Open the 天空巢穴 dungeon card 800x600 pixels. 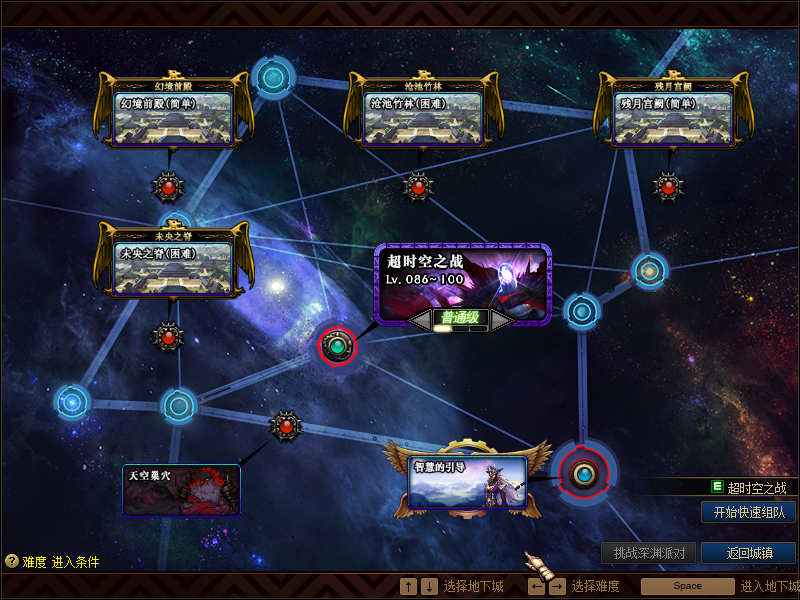point(181,489)
